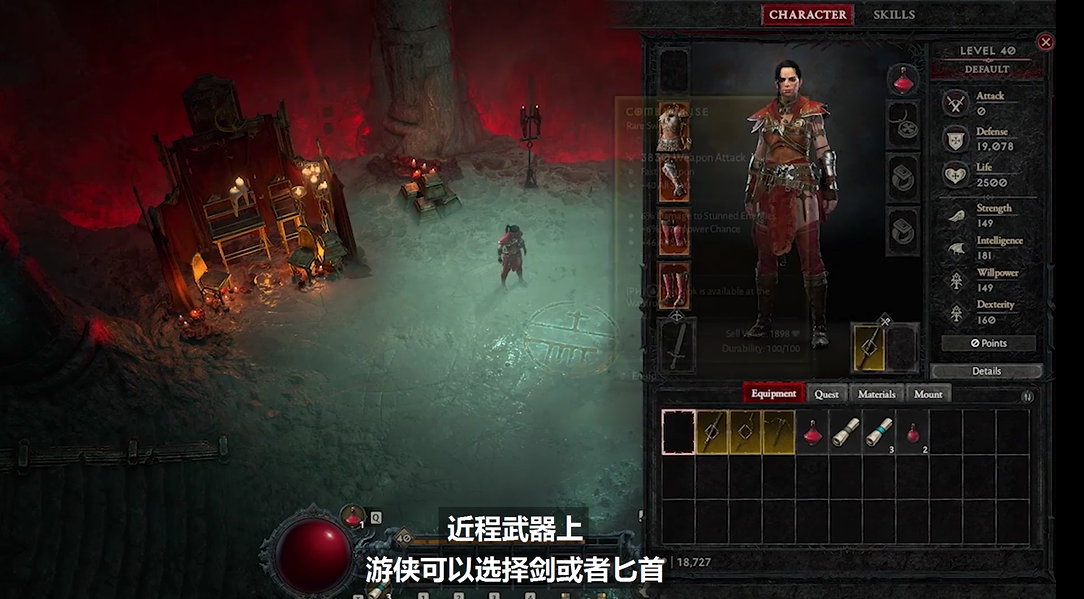Select the equipped boots slot

[675, 285]
